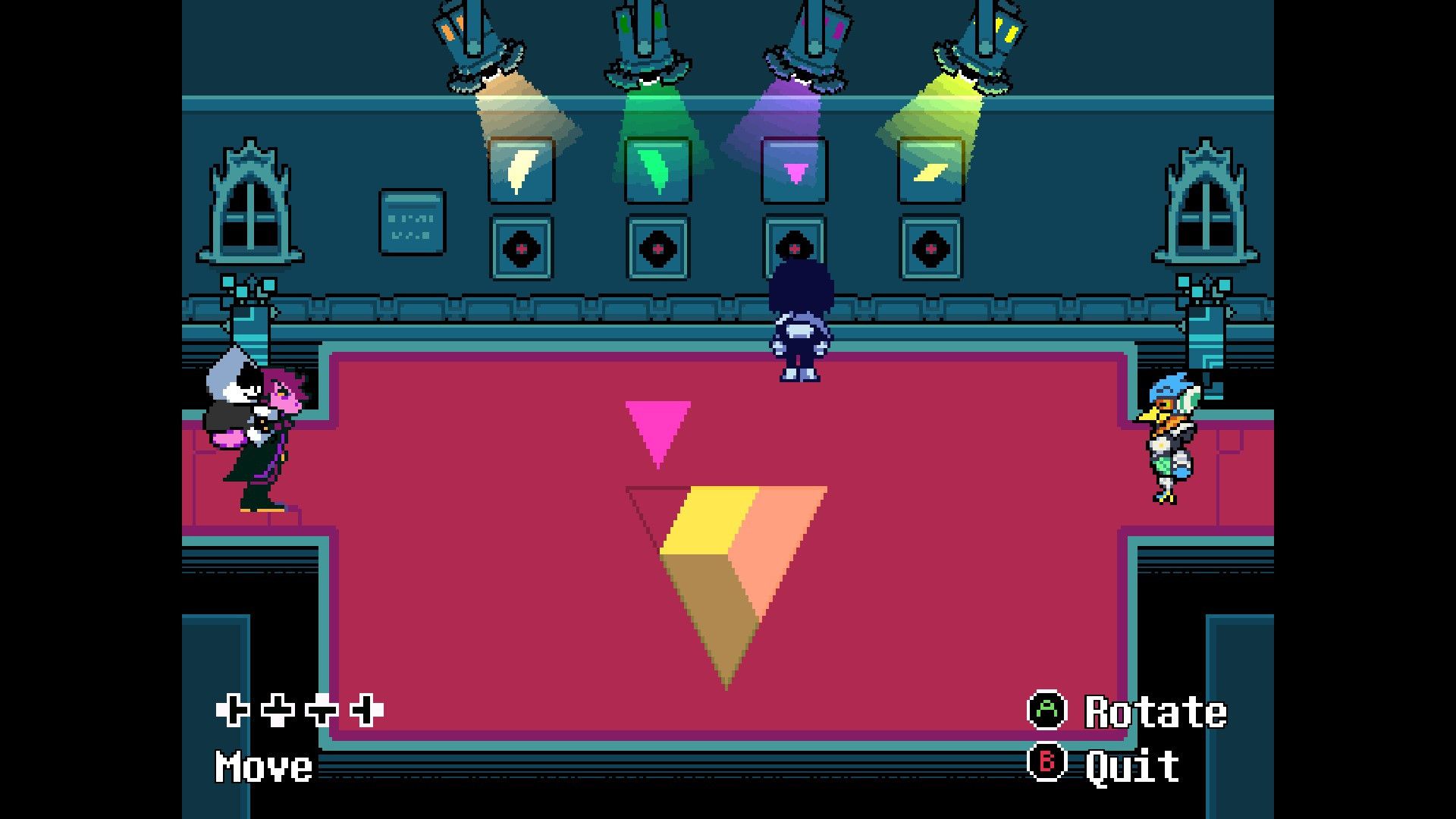Screen dimensions: 1456x819
Task: Select the pink triangle puzzle panel
Action: 793,170
